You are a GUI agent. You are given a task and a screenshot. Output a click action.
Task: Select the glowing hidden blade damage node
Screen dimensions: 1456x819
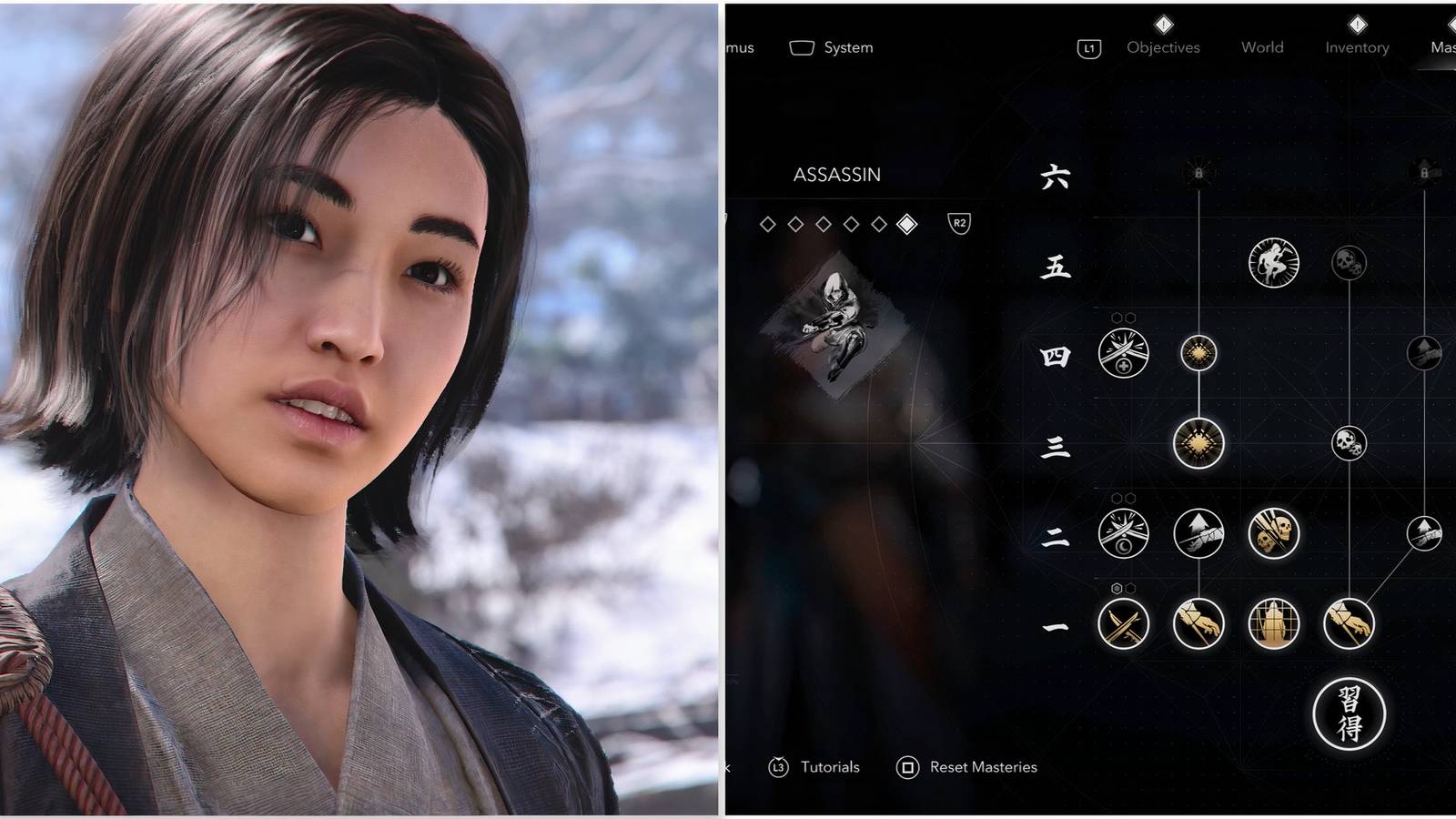click(1198, 443)
